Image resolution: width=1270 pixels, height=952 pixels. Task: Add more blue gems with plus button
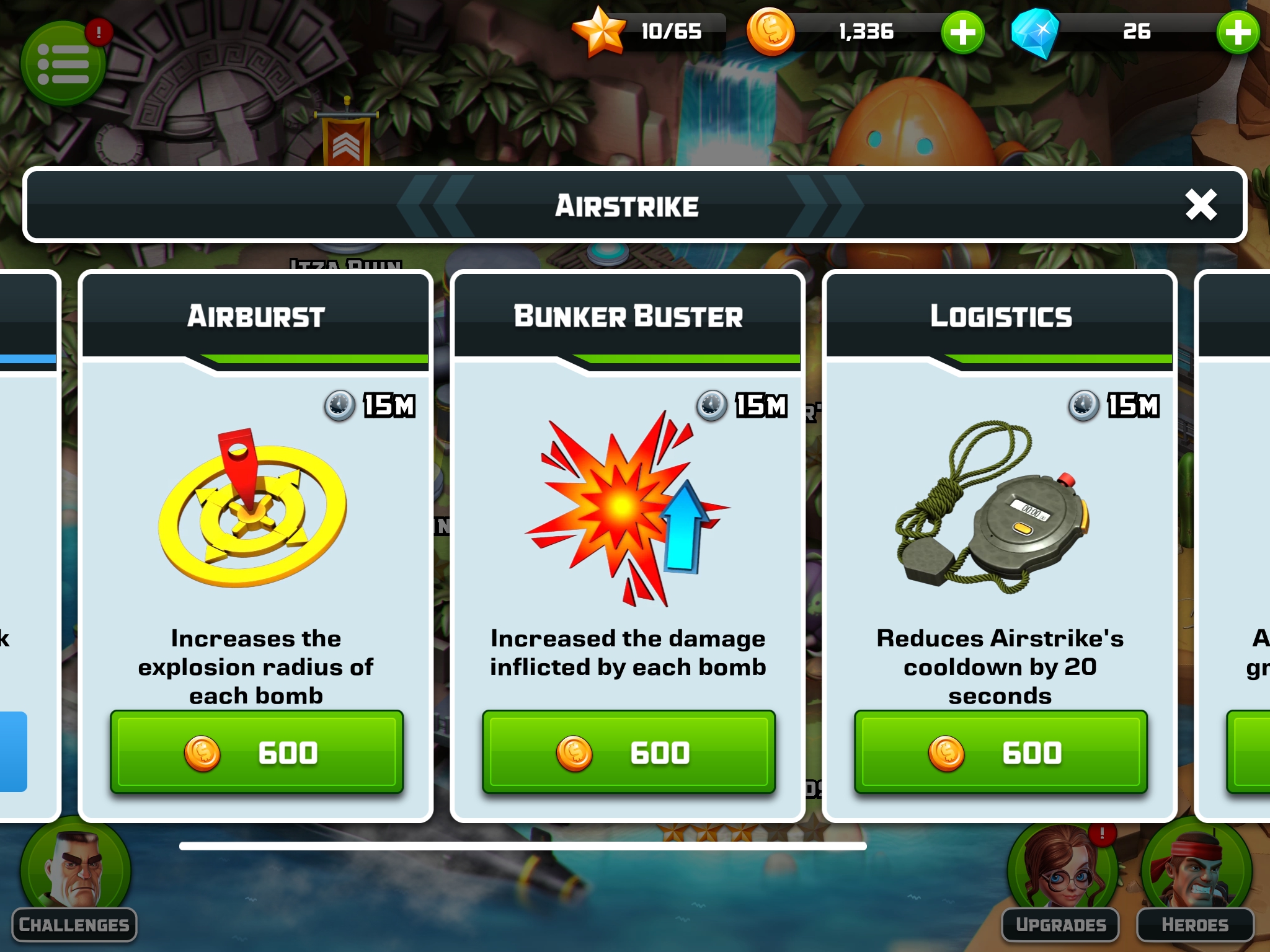[x=1237, y=32]
